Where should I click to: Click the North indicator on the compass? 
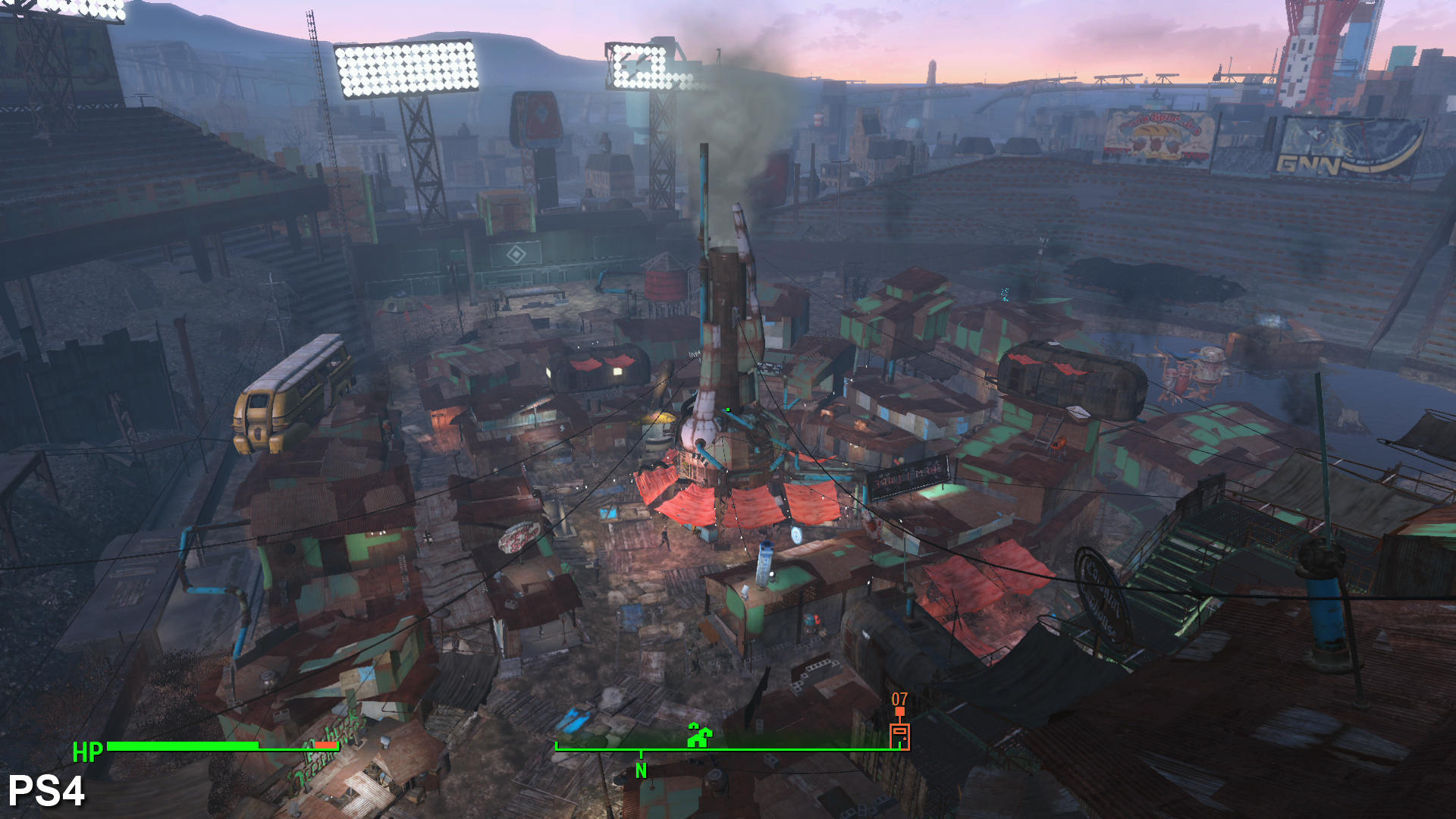point(641,770)
